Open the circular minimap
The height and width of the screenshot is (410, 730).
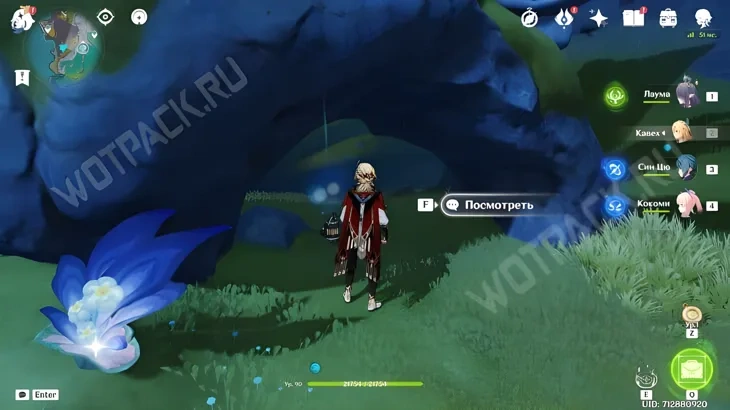coord(67,46)
